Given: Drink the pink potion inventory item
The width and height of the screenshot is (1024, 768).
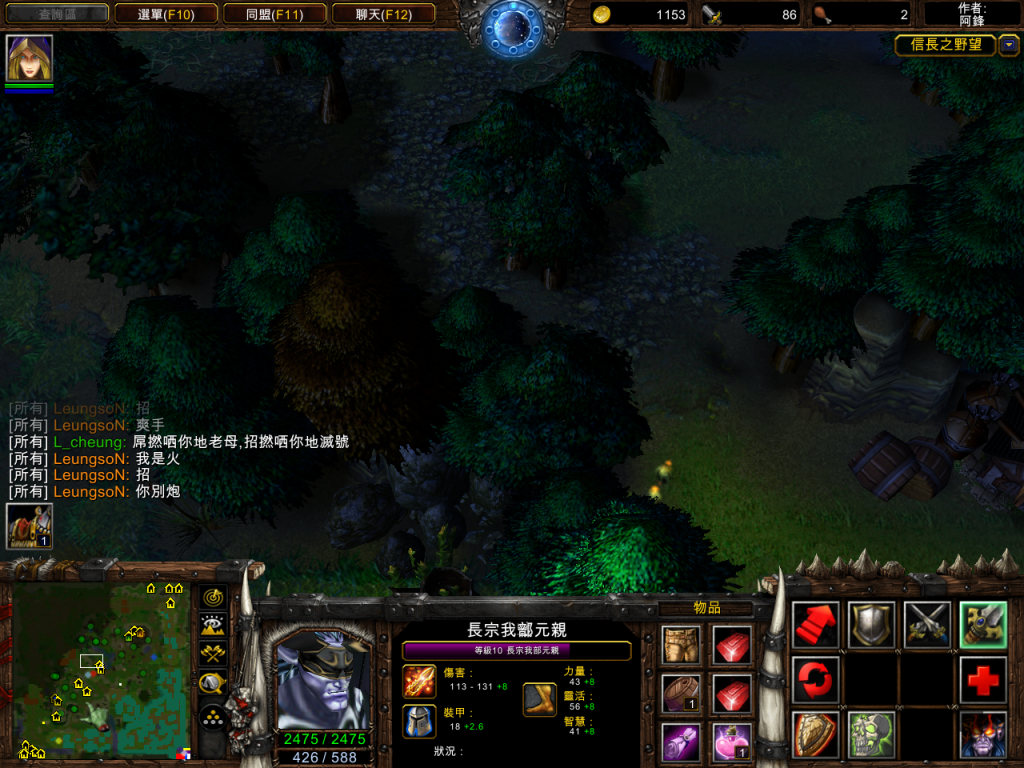Looking at the screenshot, I should 731,740.
